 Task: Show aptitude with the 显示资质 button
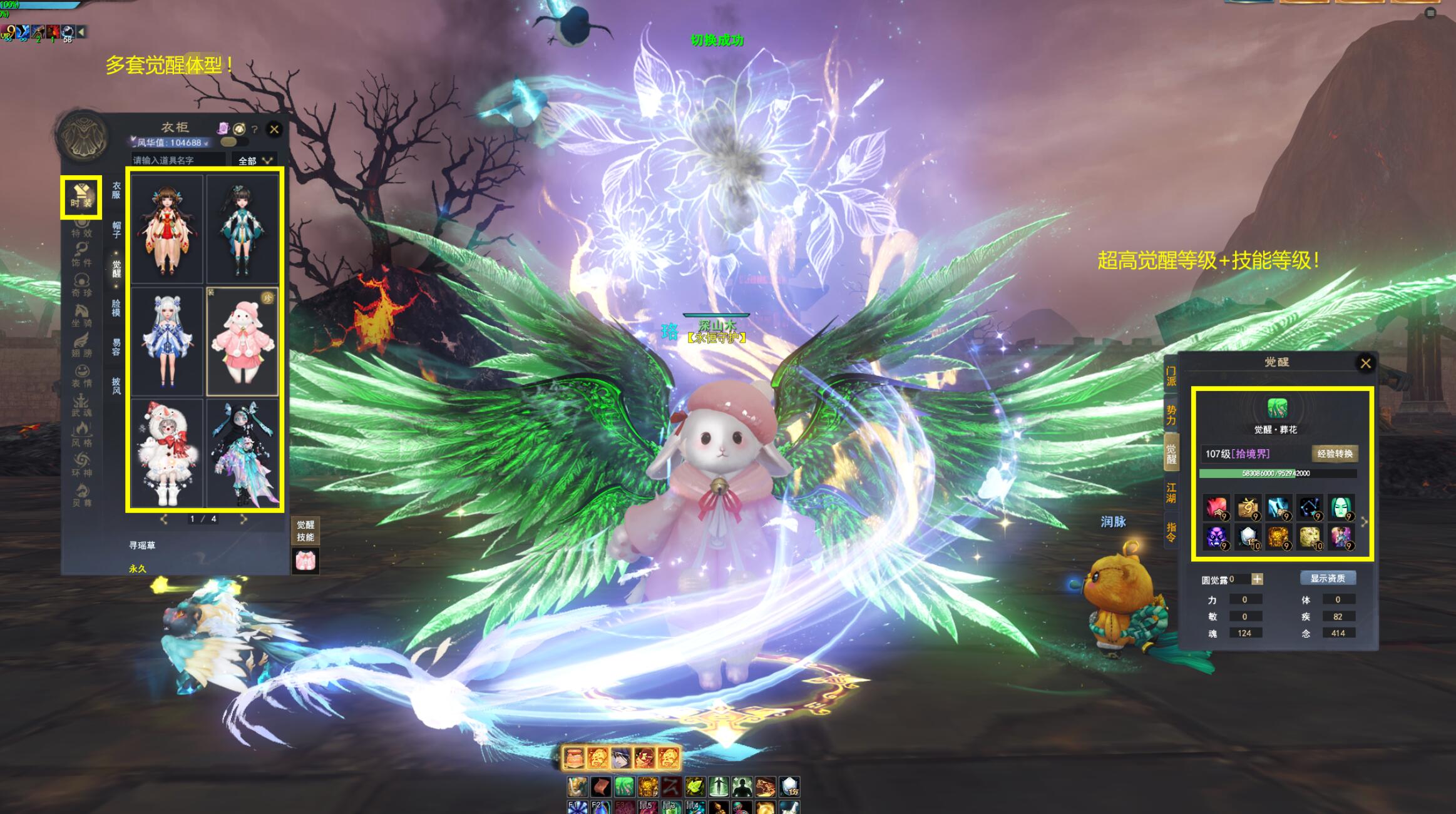click(x=1327, y=579)
